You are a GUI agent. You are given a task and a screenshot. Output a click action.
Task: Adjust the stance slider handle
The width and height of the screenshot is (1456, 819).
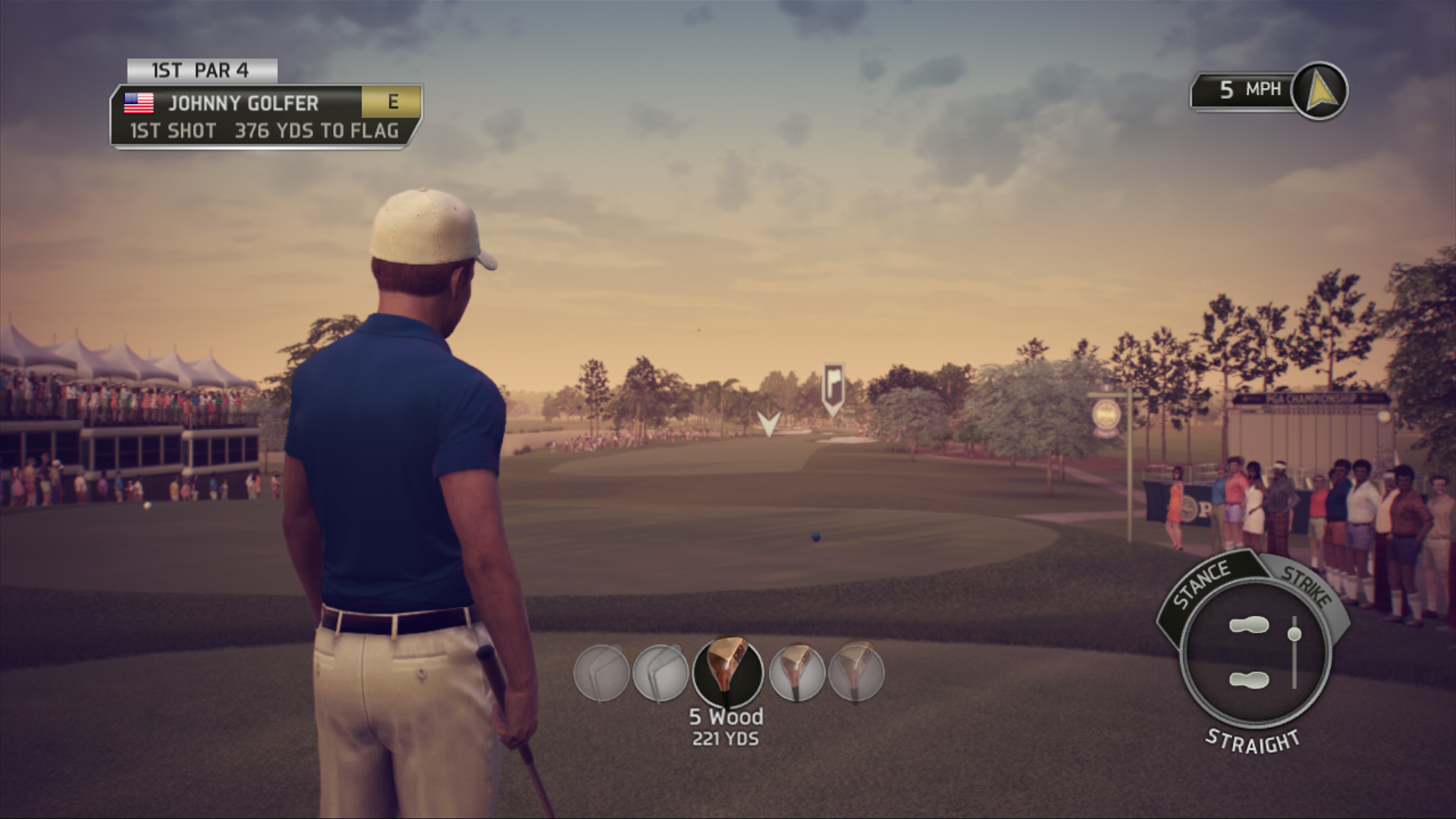[1294, 633]
